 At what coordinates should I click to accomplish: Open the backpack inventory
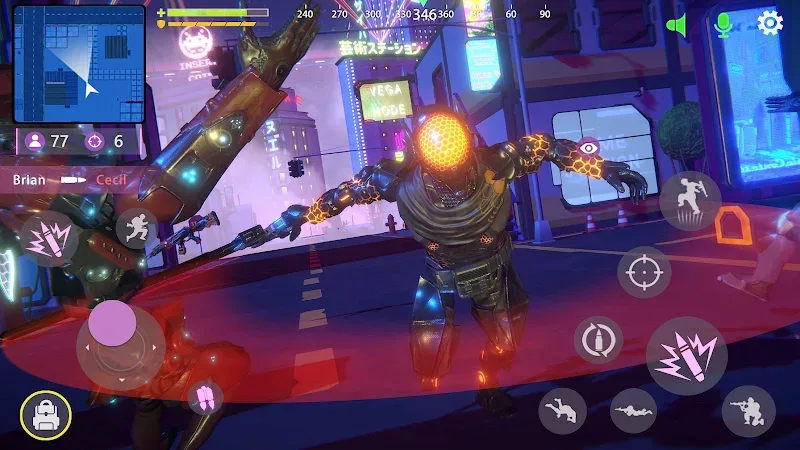[46, 416]
